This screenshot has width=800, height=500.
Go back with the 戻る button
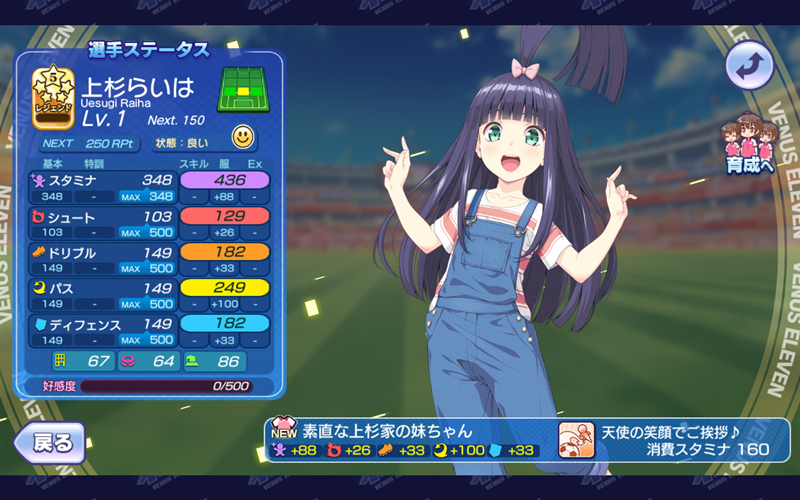click(x=49, y=441)
